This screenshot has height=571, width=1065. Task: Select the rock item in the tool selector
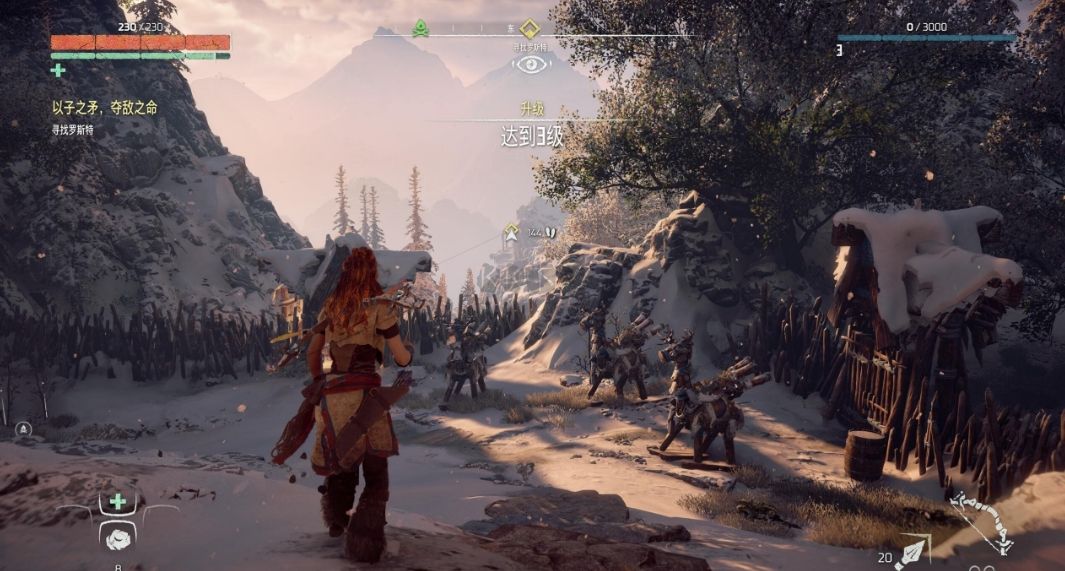[118, 537]
